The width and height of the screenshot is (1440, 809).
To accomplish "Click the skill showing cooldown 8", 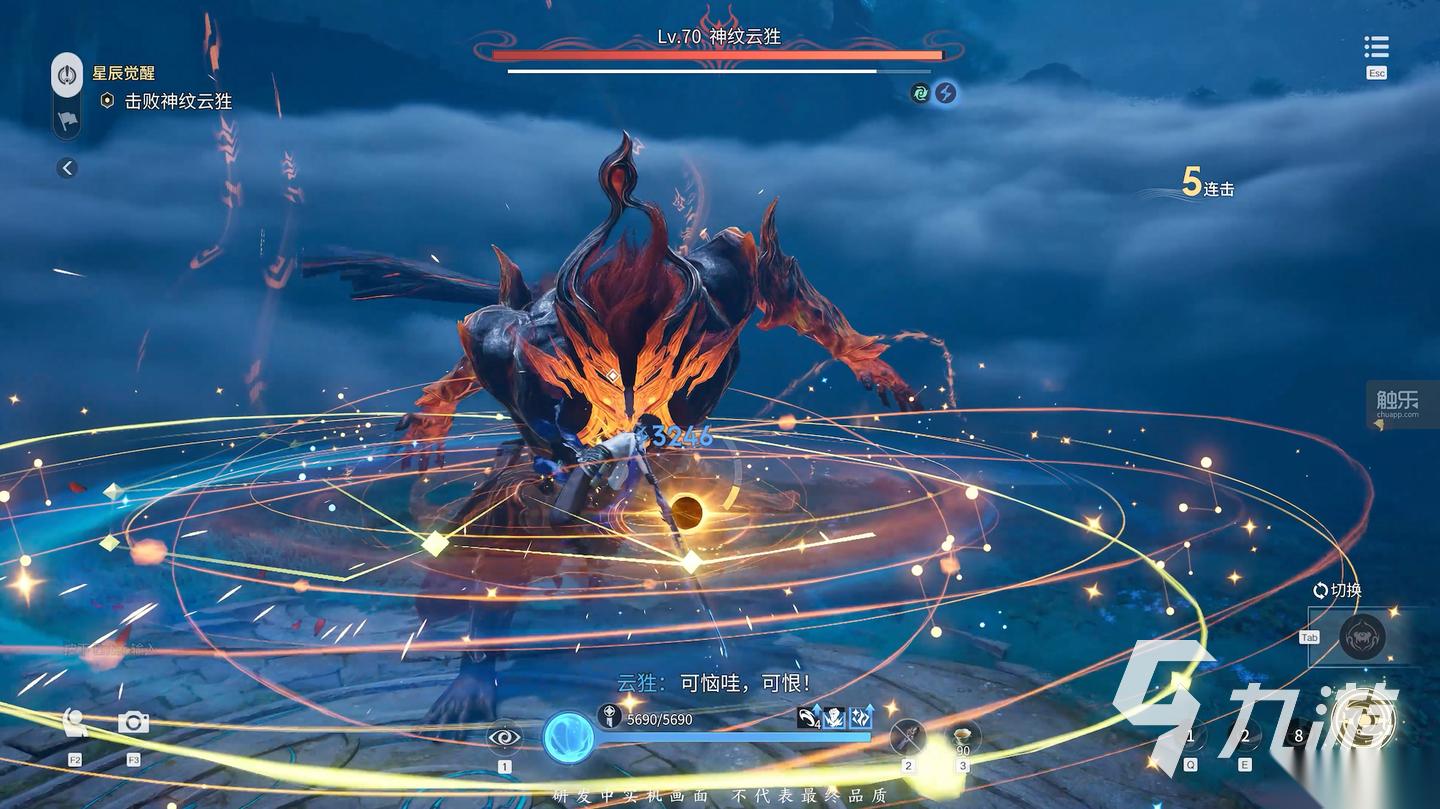I will (x=1299, y=737).
